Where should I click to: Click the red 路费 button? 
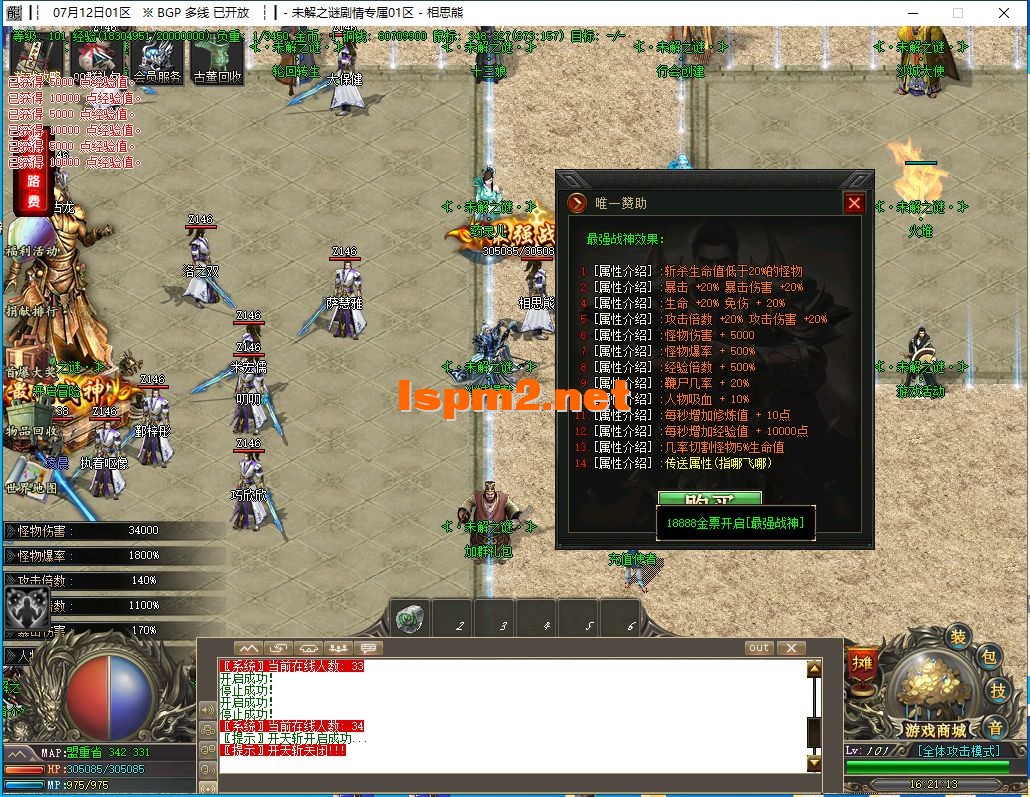[33, 191]
